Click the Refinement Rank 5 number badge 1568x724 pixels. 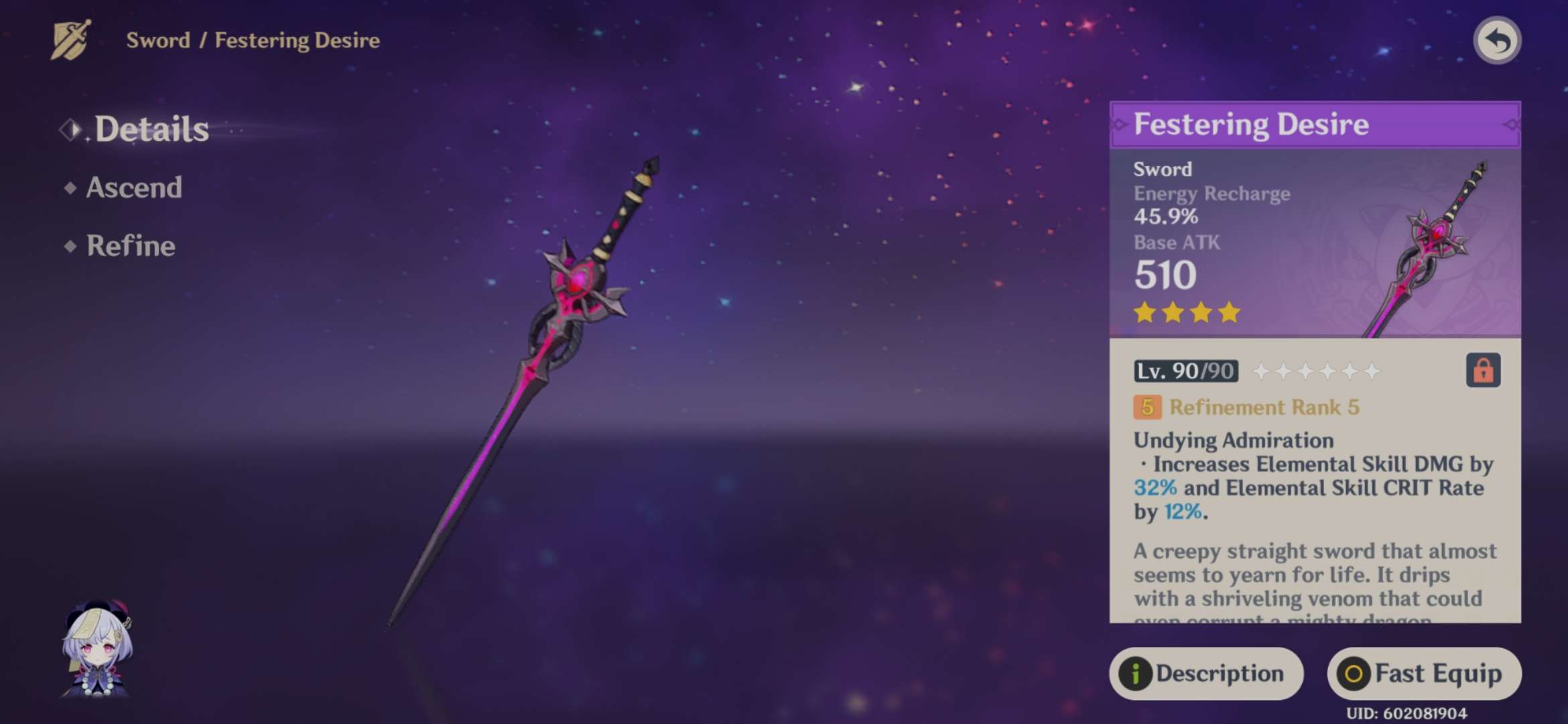[x=1147, y=407]
